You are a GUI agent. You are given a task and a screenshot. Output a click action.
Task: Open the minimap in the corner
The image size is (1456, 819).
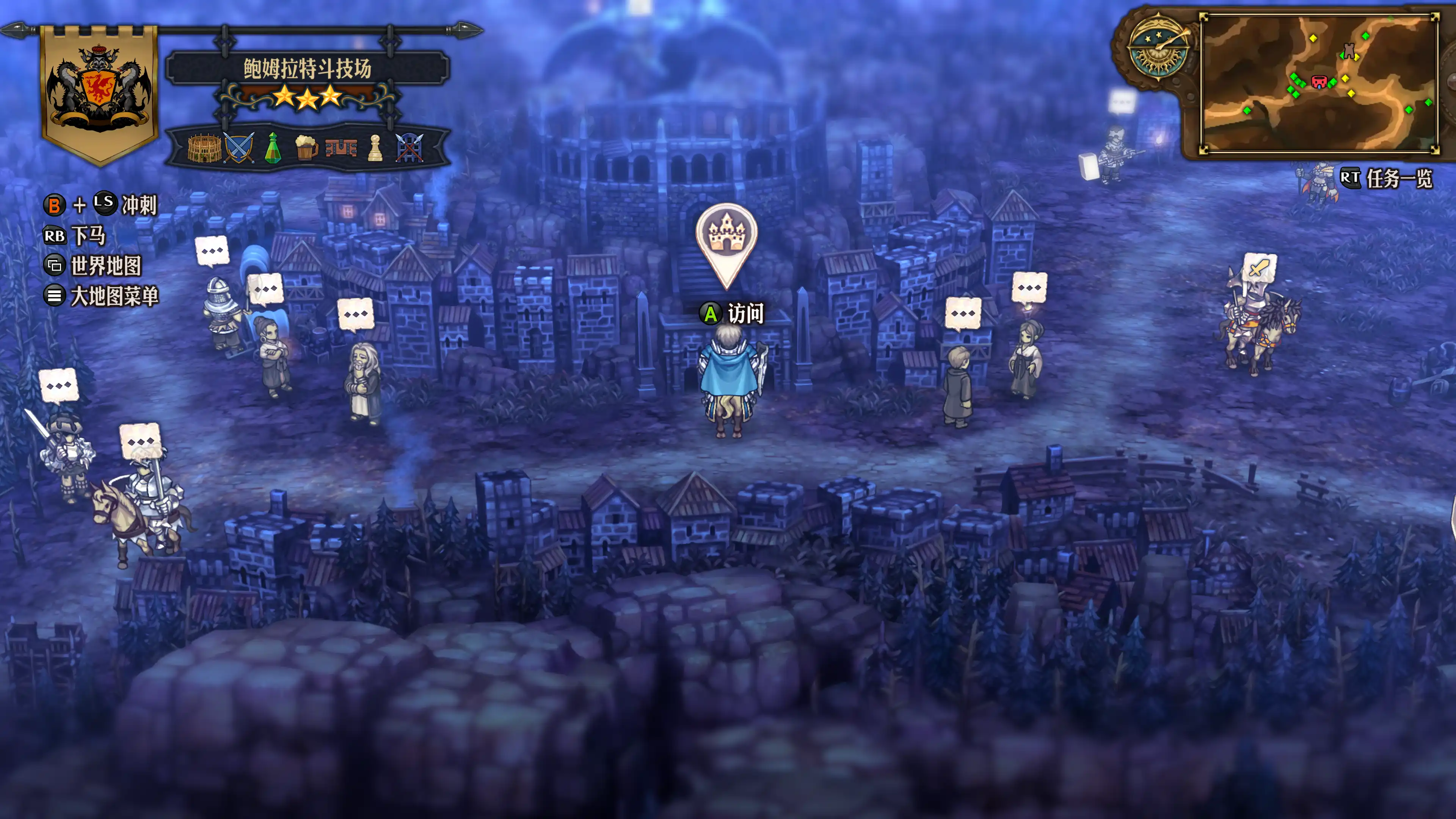coord(1319,83)
